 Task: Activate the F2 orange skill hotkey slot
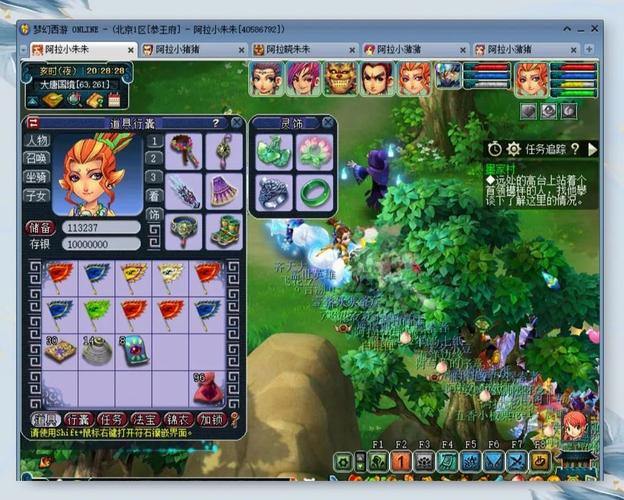coord(401,461)
